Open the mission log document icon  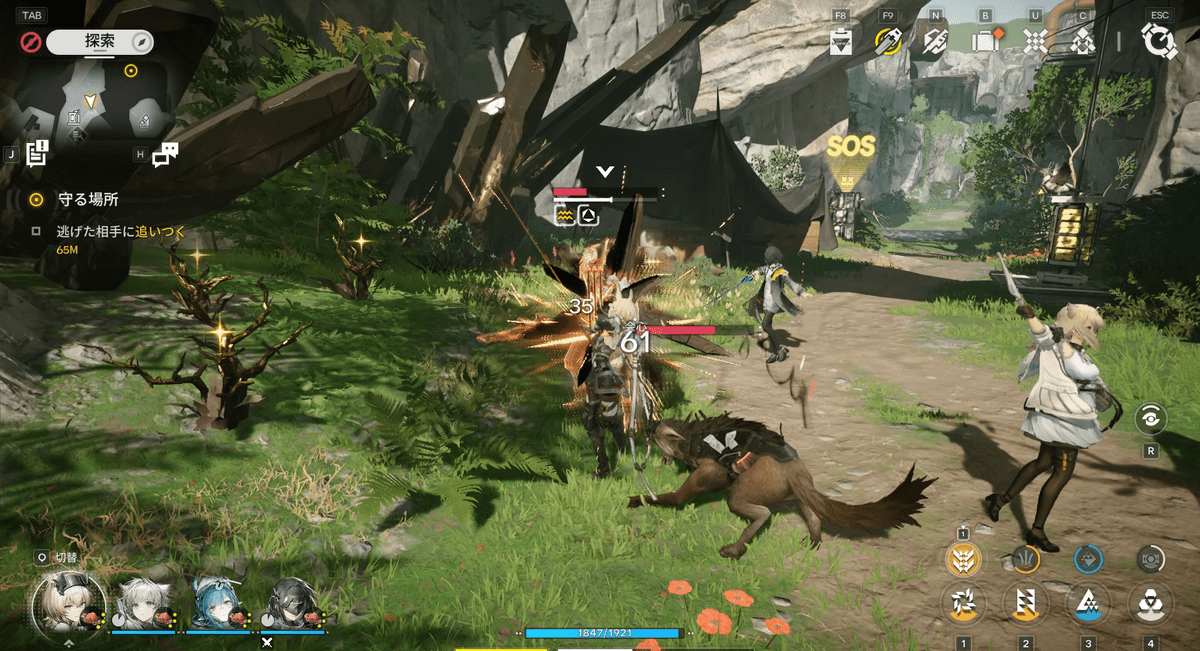(38, 153)
